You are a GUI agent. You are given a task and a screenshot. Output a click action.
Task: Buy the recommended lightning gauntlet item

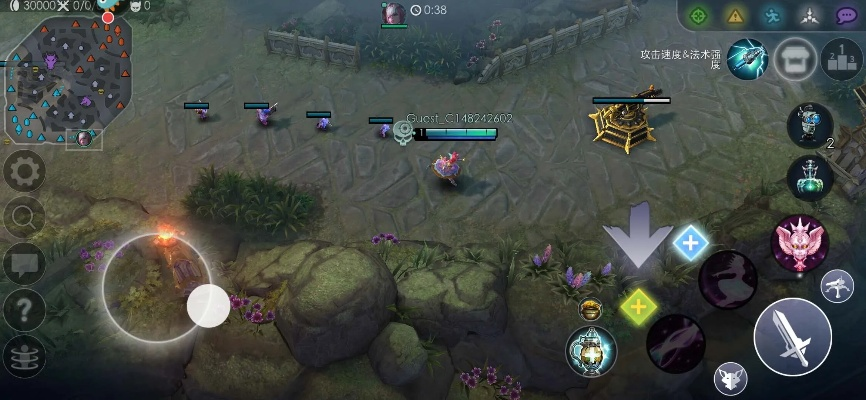point(746,59)
